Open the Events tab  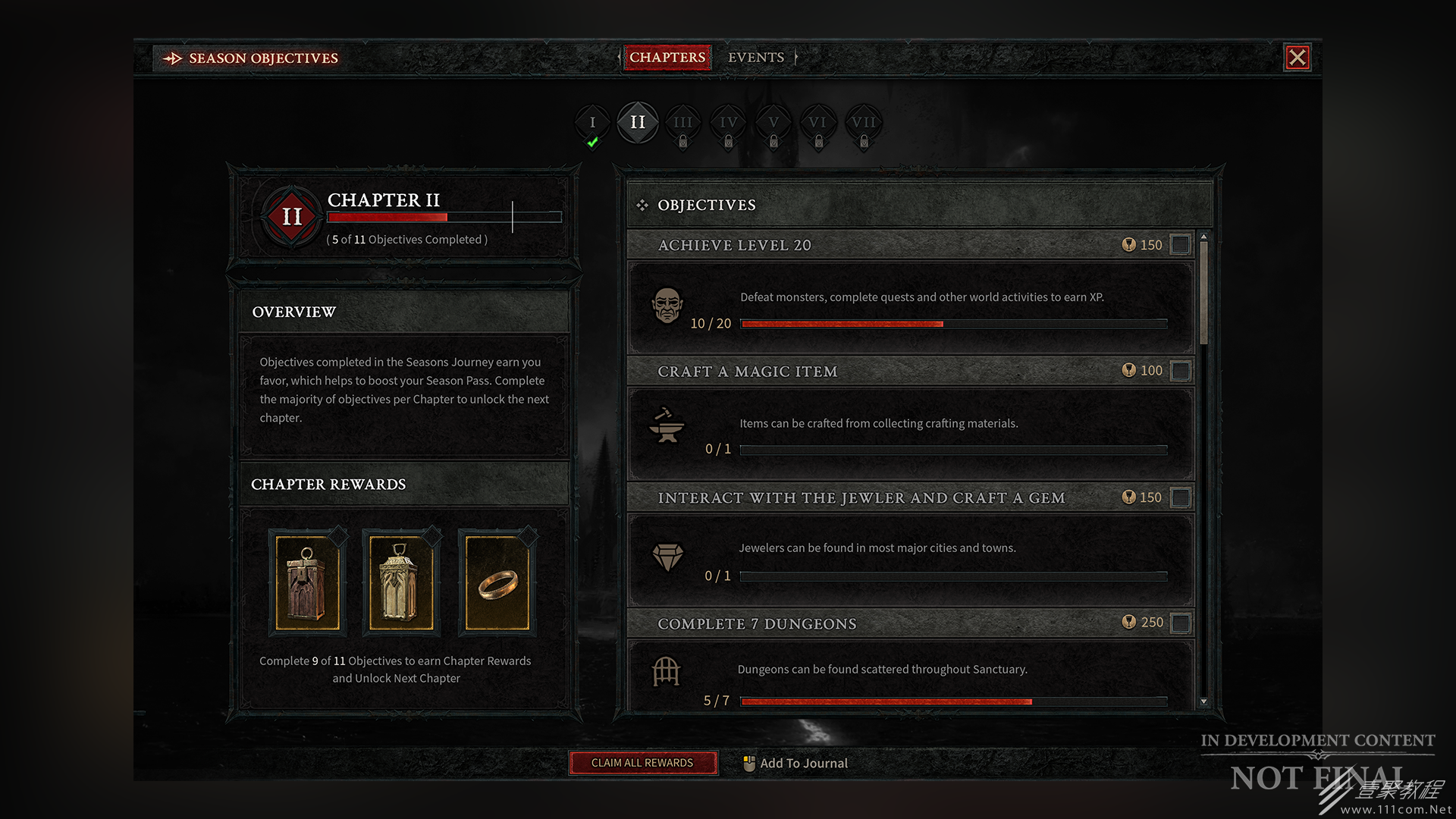755,58
